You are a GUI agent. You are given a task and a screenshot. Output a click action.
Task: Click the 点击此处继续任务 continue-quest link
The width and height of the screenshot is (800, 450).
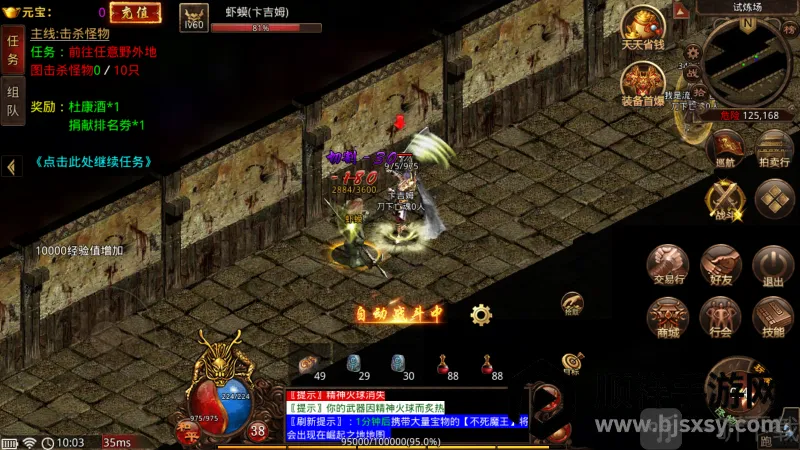[91, 161]
